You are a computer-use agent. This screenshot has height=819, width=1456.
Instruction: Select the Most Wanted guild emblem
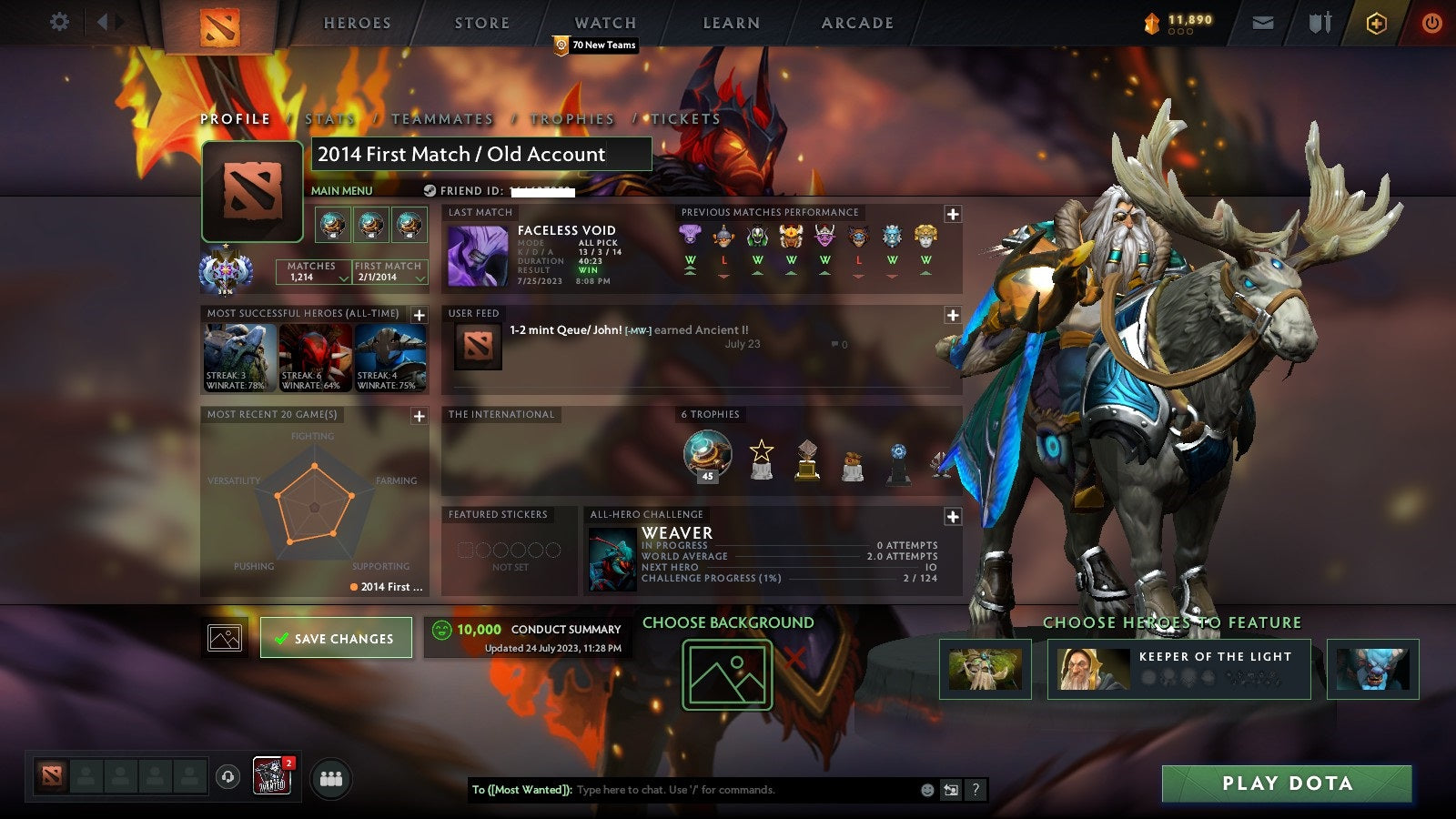272,774
